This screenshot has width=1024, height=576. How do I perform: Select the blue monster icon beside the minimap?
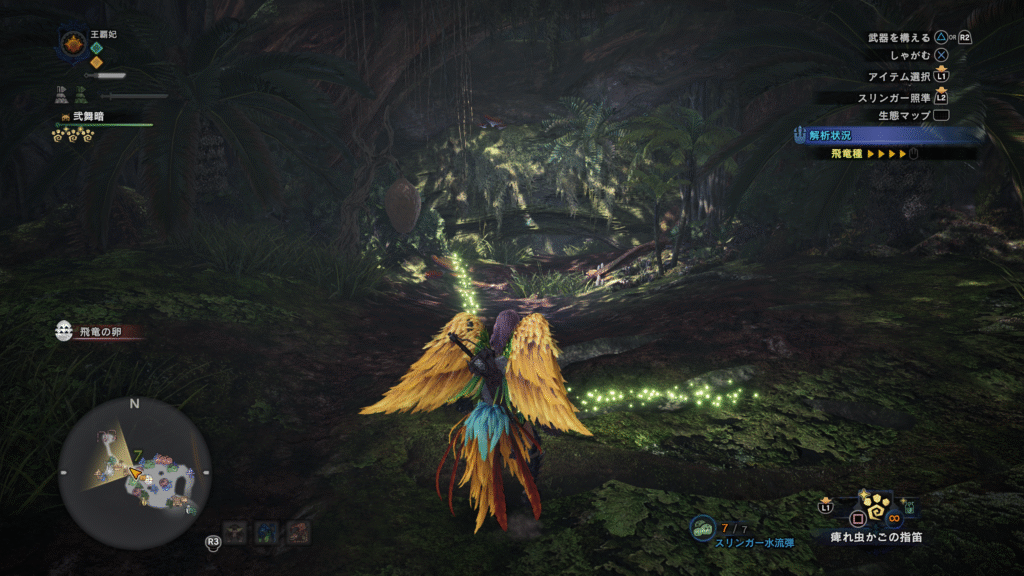pos(267,532)
